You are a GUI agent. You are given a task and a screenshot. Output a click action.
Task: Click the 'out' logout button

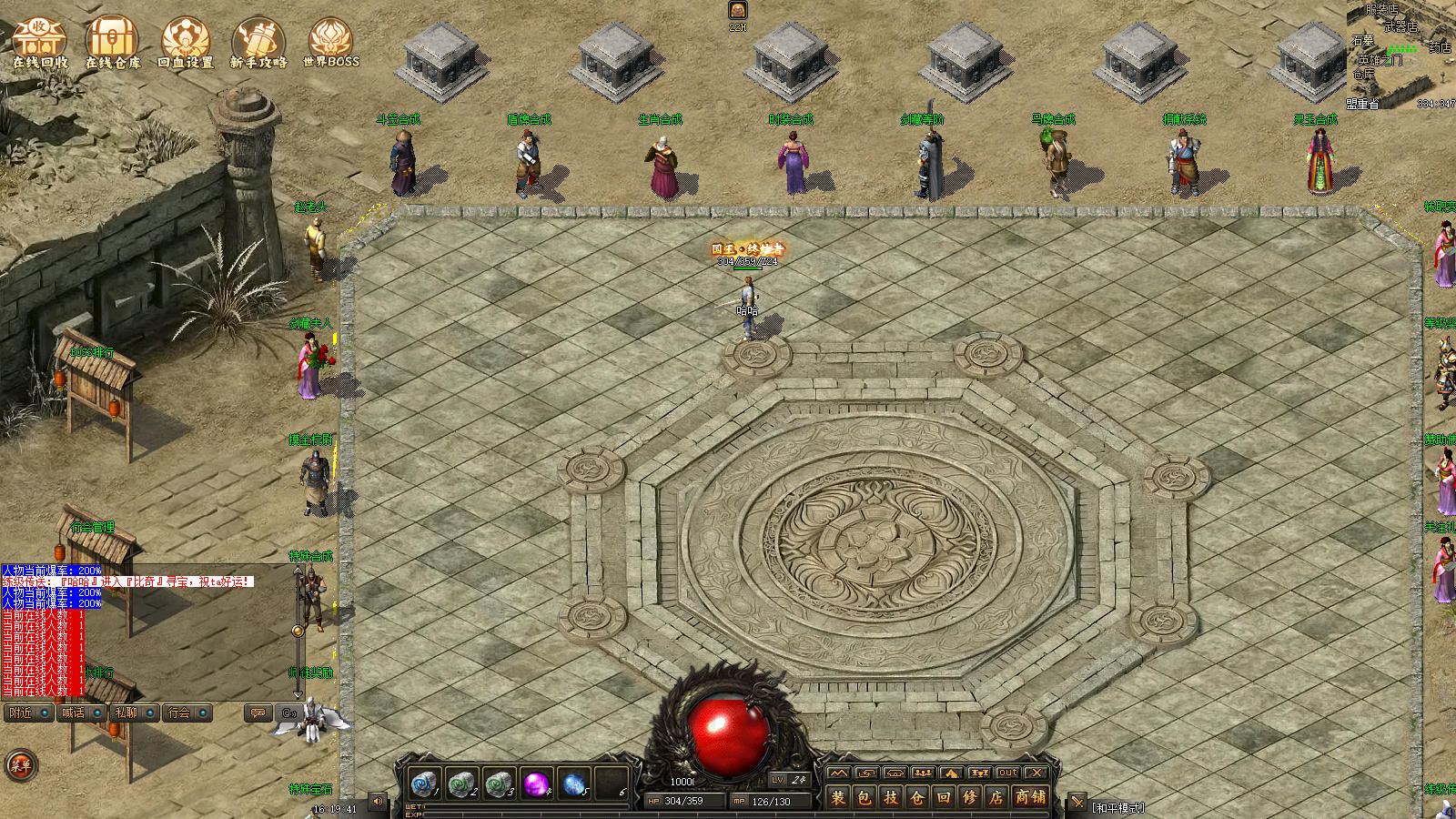[x=1007, y=773]
